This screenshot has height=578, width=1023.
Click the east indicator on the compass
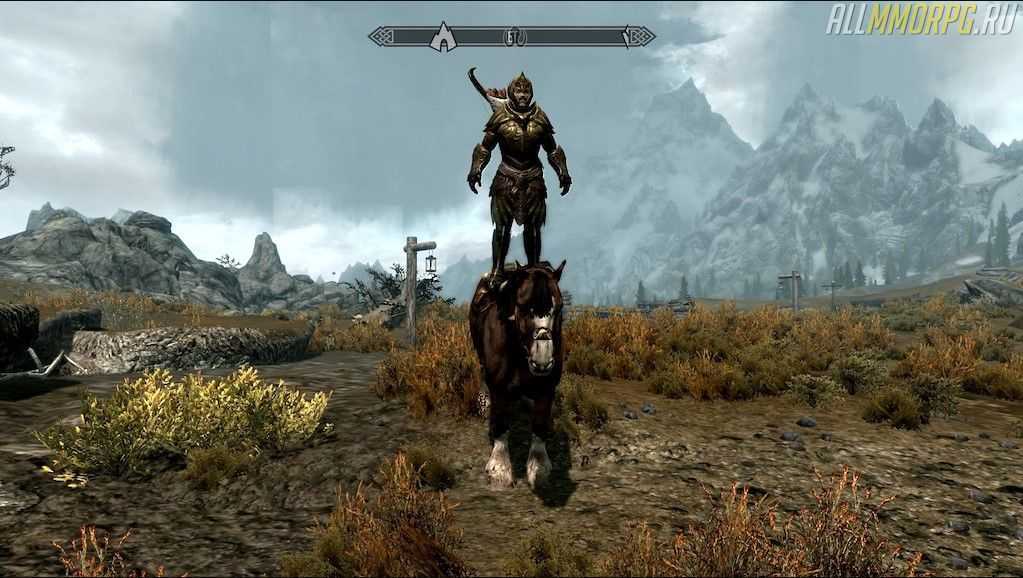coord(513,37)
